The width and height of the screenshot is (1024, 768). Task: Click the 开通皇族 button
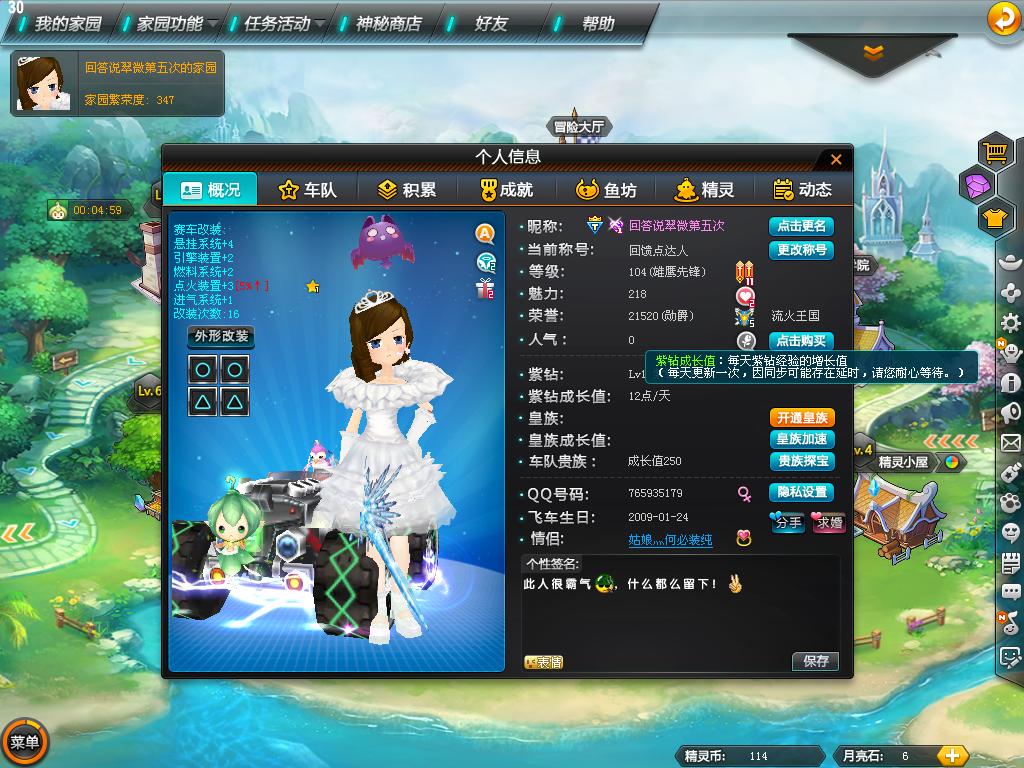coord(800,418)
